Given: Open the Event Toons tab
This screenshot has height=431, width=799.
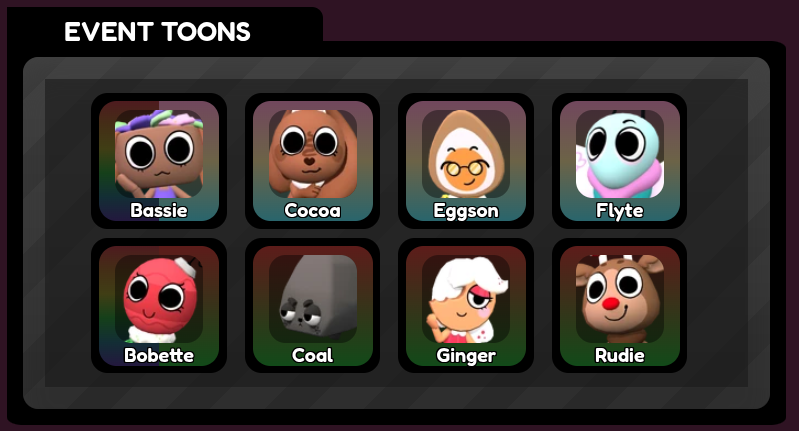Looking at the screenshot, I should [158, 32].
